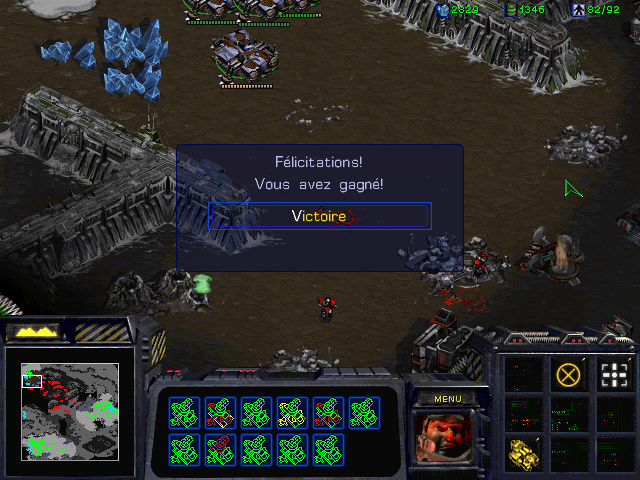Toggle the minimap terrain button with yellow peaks
The width and height of the screenshot is (640, 480).
point(32,331)
